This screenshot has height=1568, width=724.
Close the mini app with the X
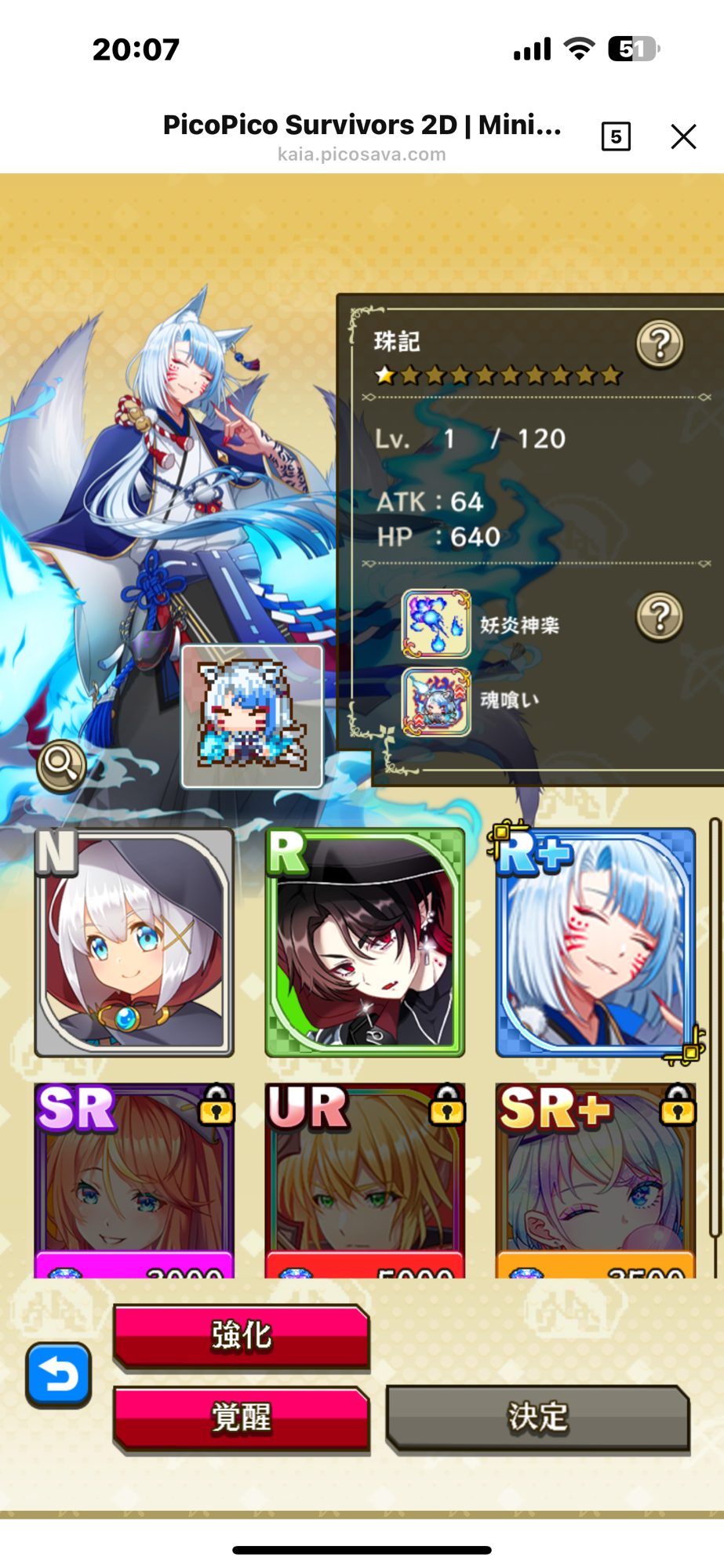[683, 136]
